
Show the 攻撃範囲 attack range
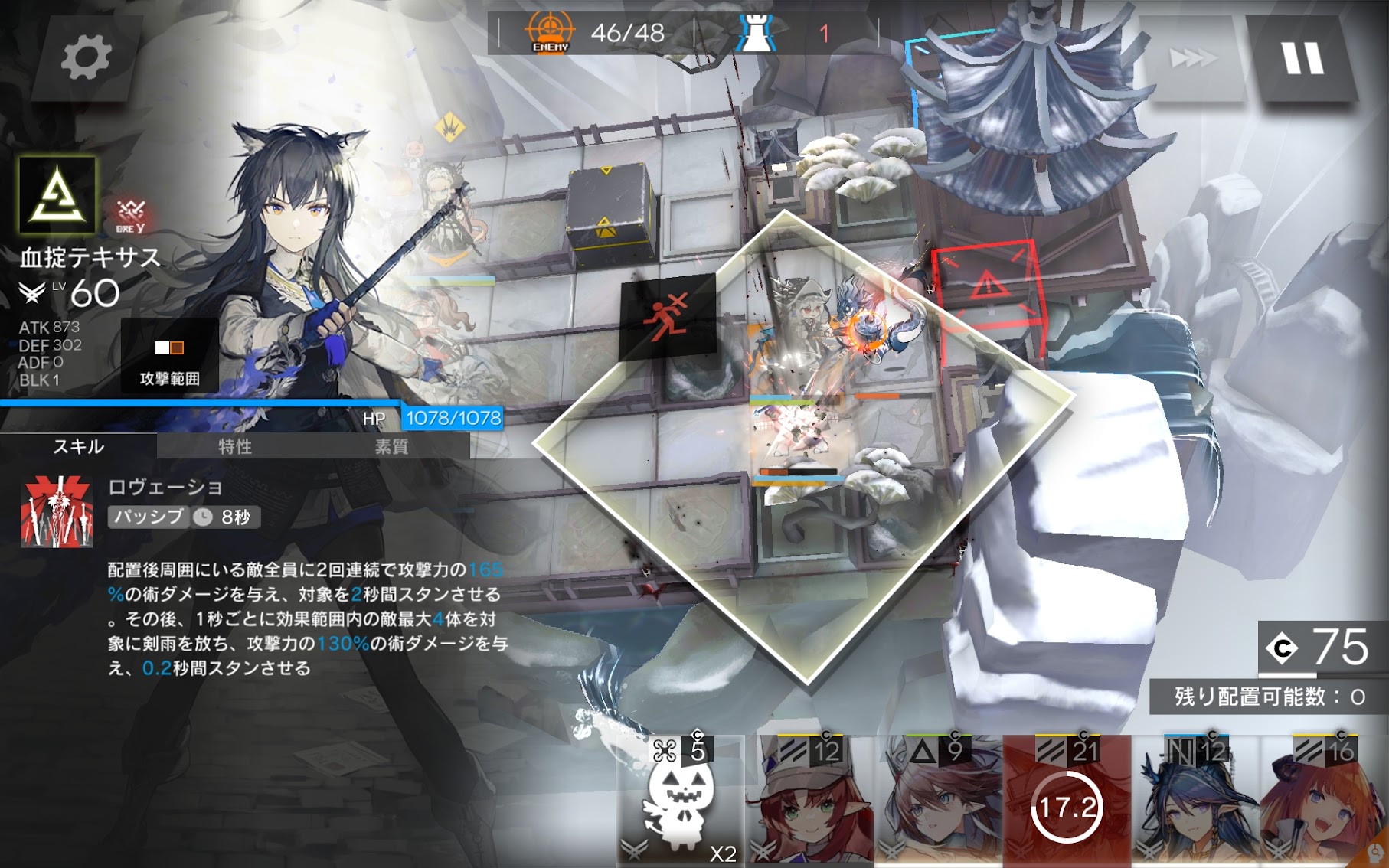169,357
